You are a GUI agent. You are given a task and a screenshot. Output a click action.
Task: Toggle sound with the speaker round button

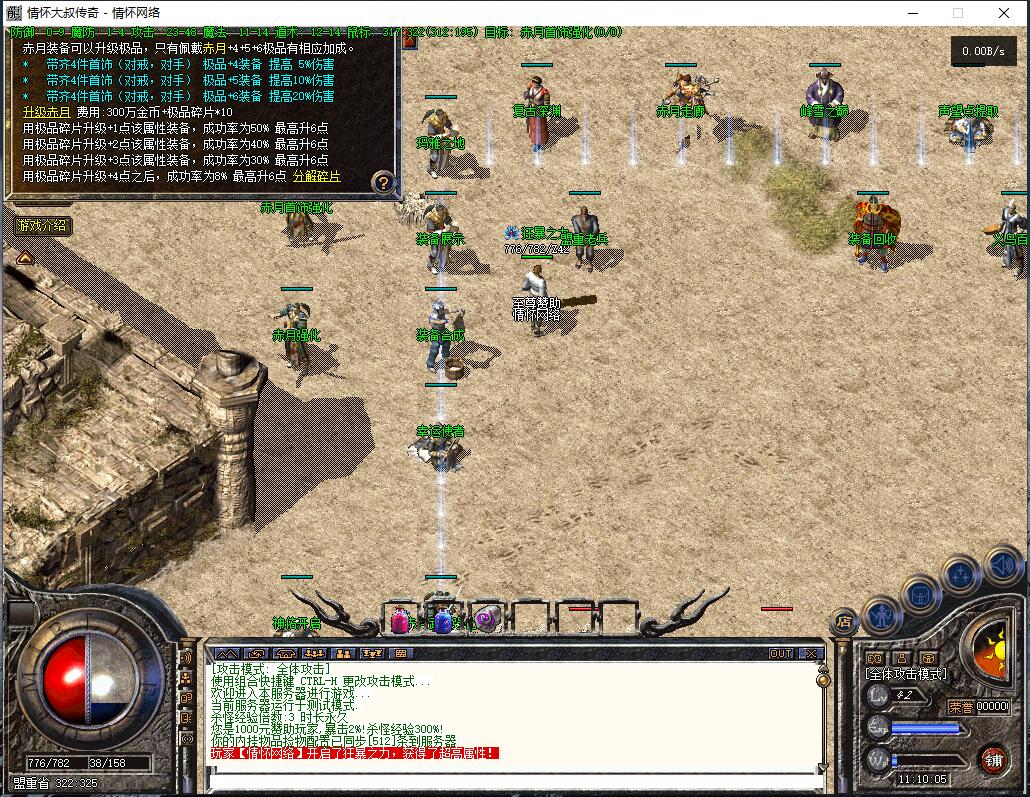coord(1001,566)
